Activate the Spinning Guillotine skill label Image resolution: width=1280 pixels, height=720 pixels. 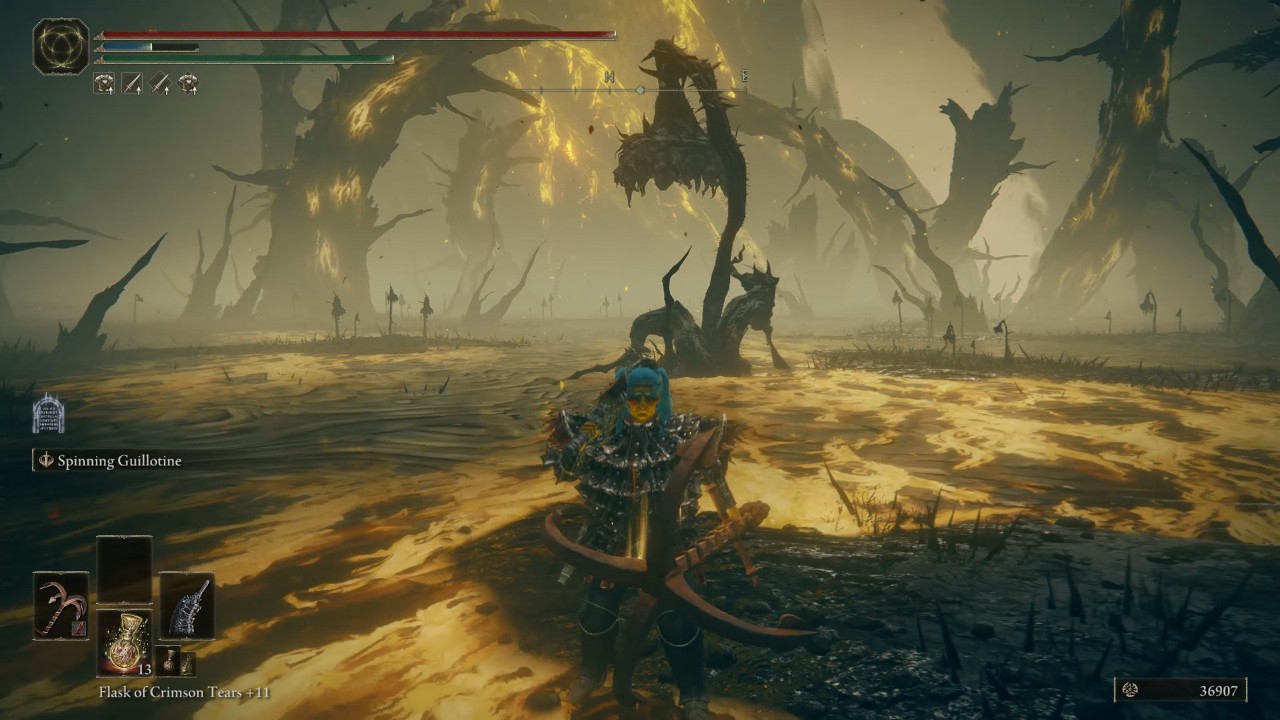[x=119, y=461]
